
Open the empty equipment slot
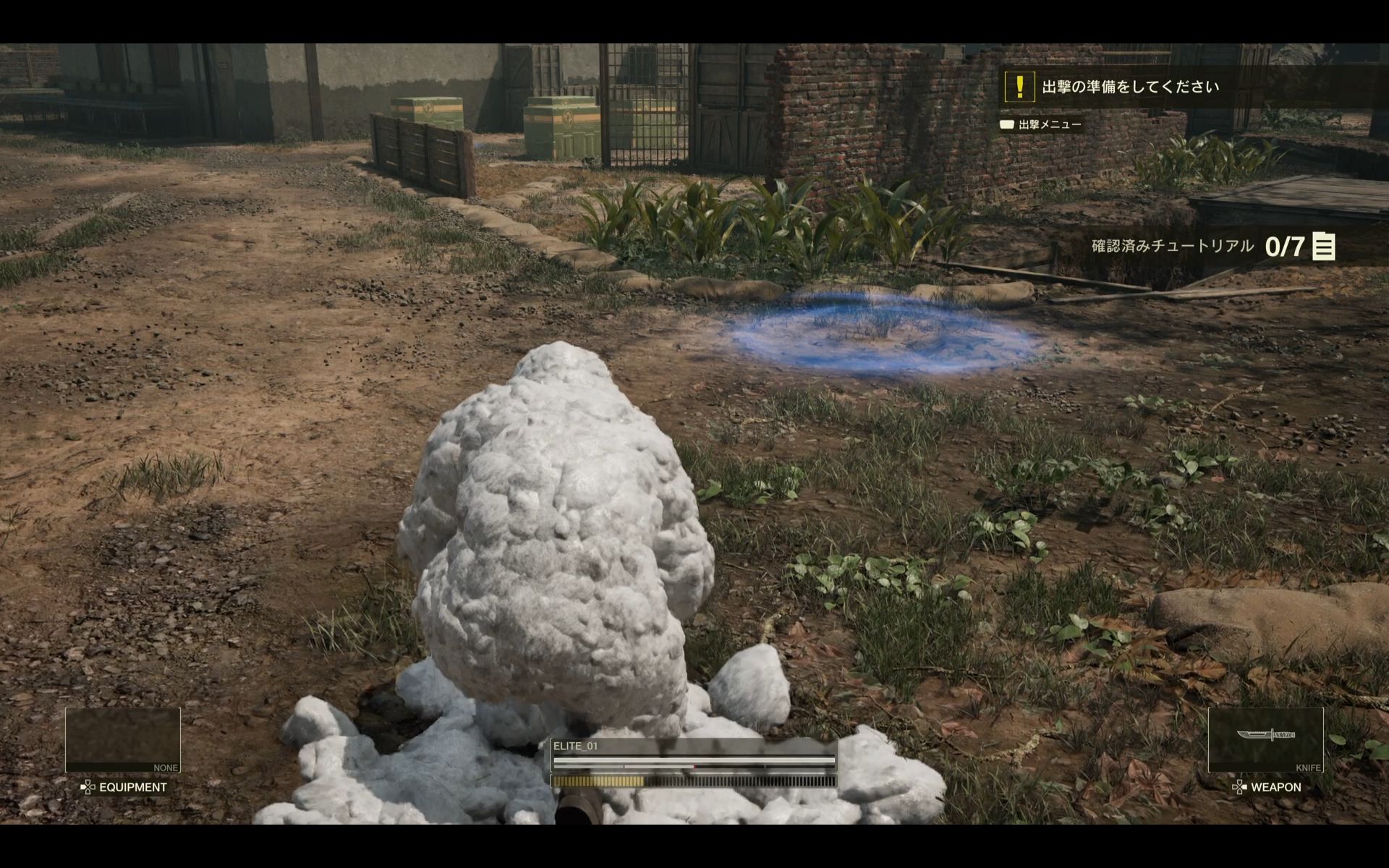(122, 739)
